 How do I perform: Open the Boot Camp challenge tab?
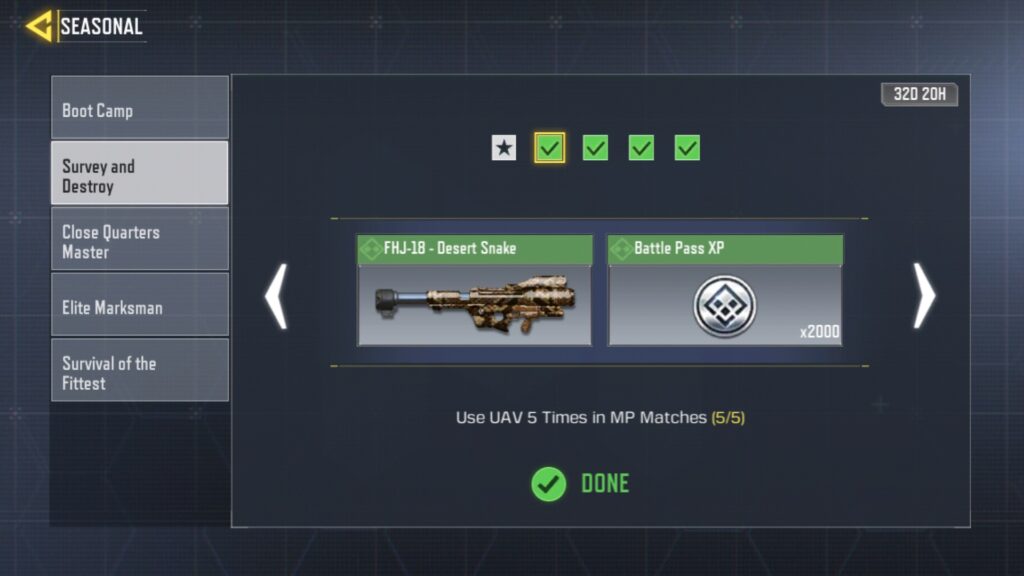tap(140, 109)
